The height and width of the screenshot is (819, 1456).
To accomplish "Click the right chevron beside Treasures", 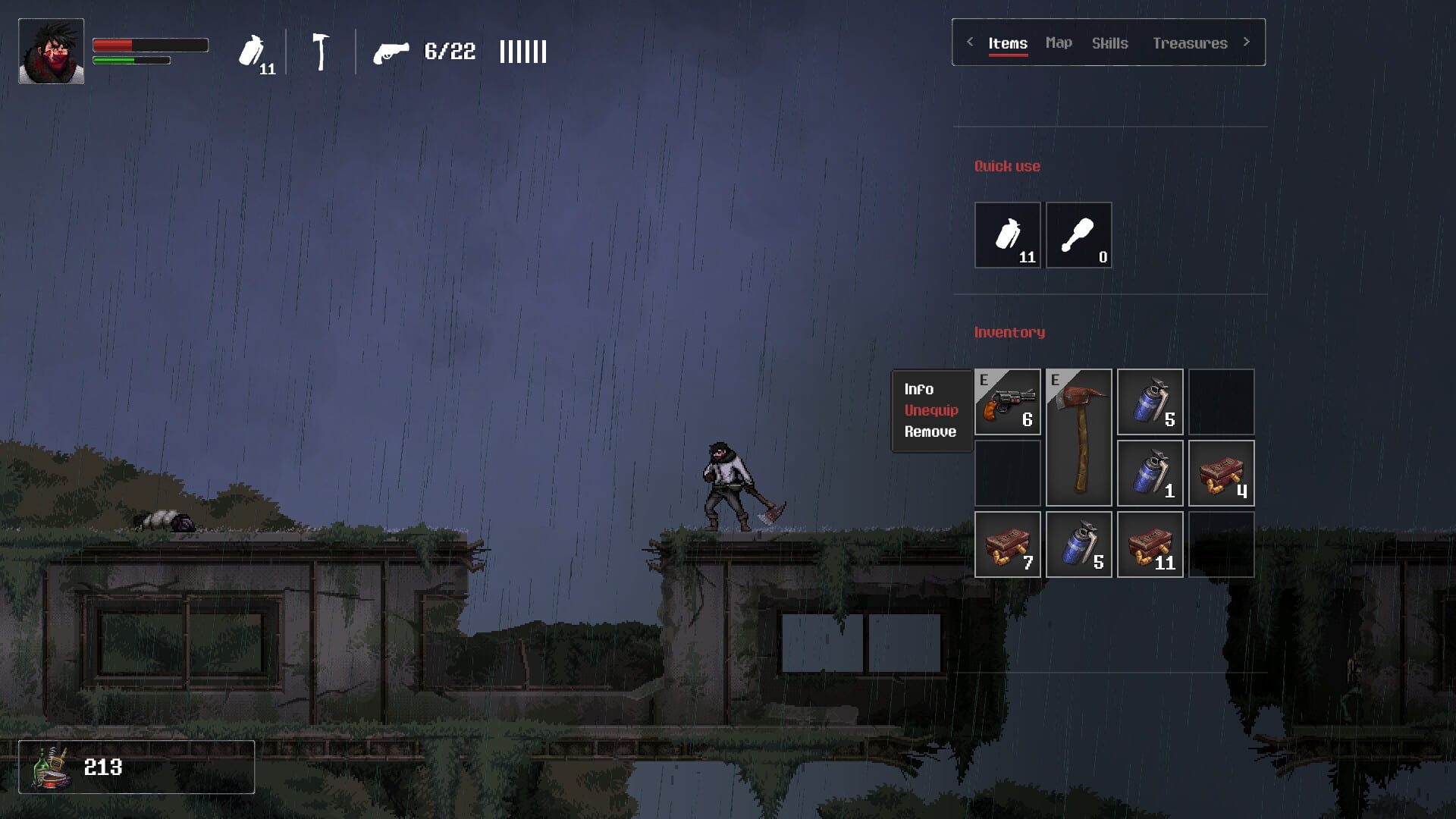I will pos(1246,42).
